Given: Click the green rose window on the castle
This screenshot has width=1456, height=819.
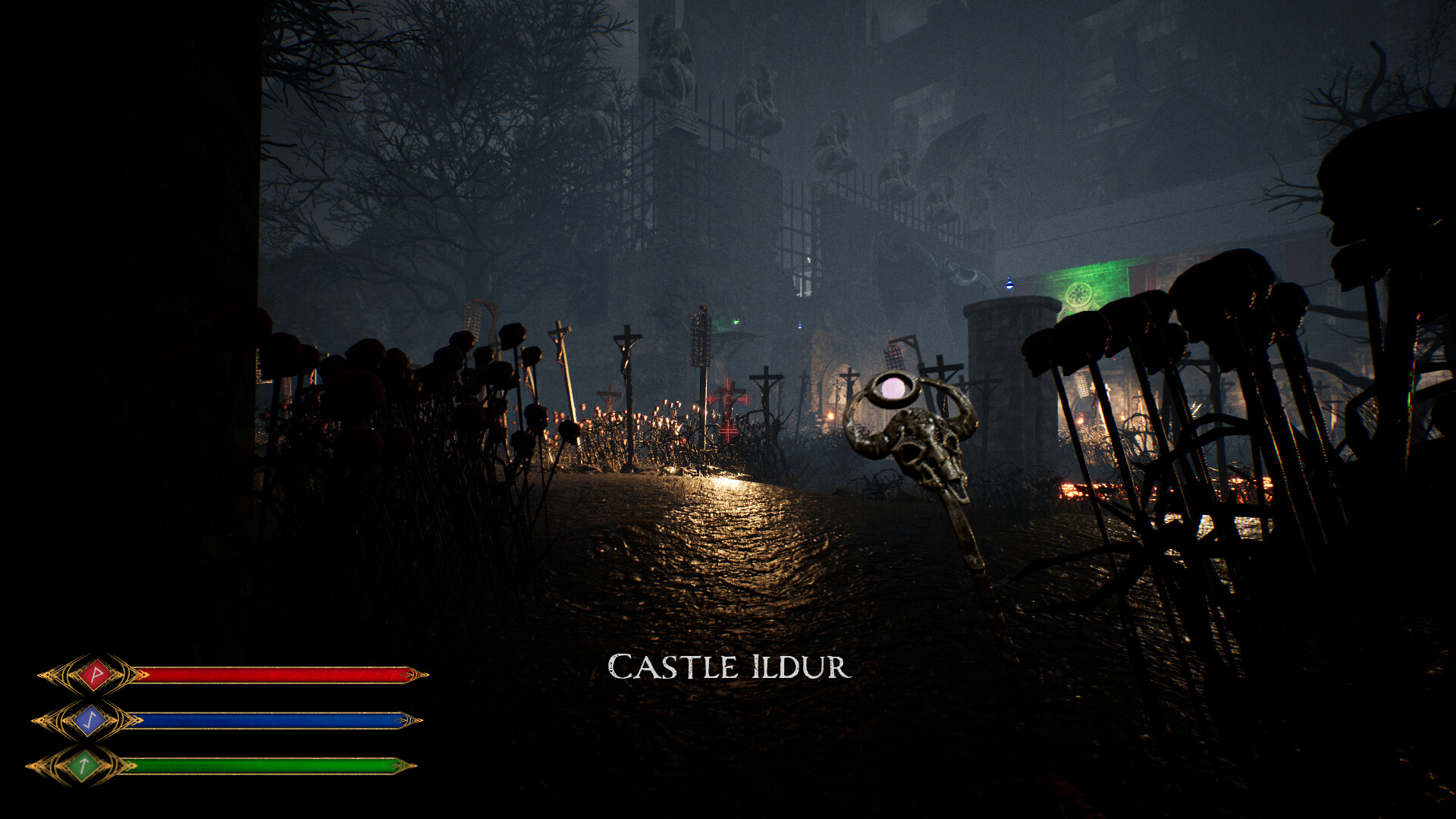Looking at the screenshot, I should (x=1078, y=296).
